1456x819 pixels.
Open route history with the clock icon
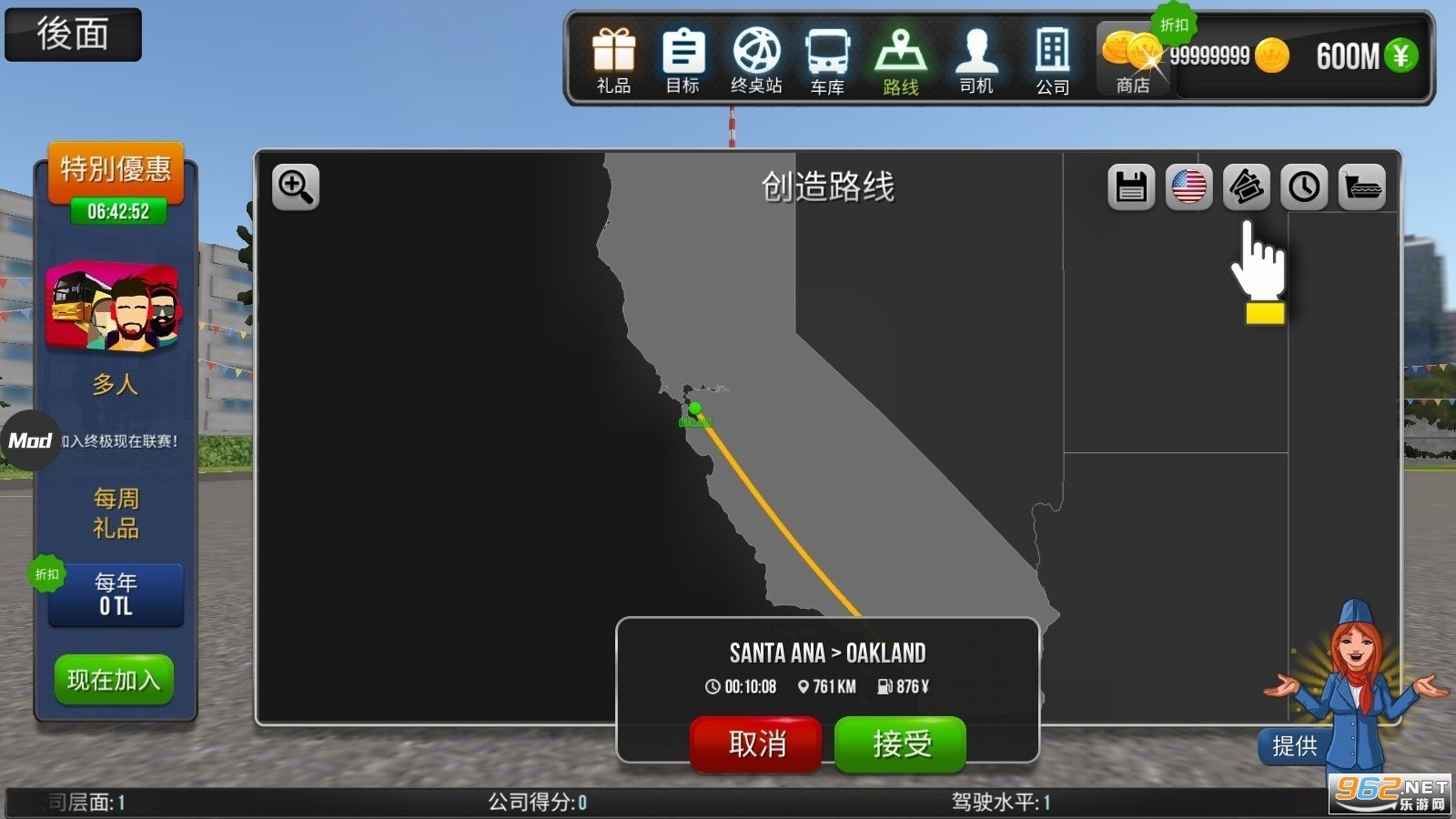[x=1305, y=187]
